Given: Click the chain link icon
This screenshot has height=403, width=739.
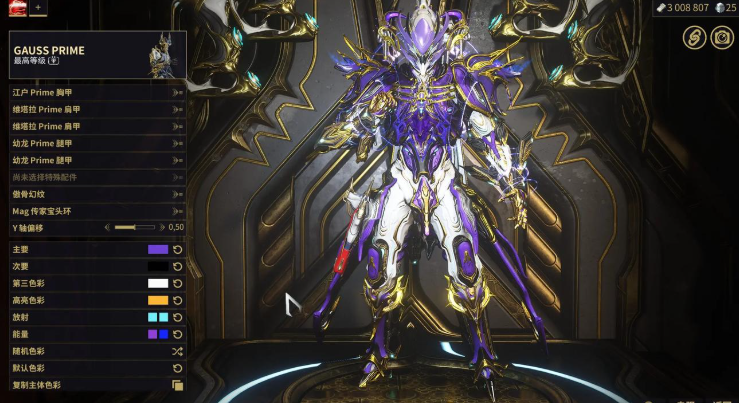Looking at the screenshot, I should click(693, 37).
